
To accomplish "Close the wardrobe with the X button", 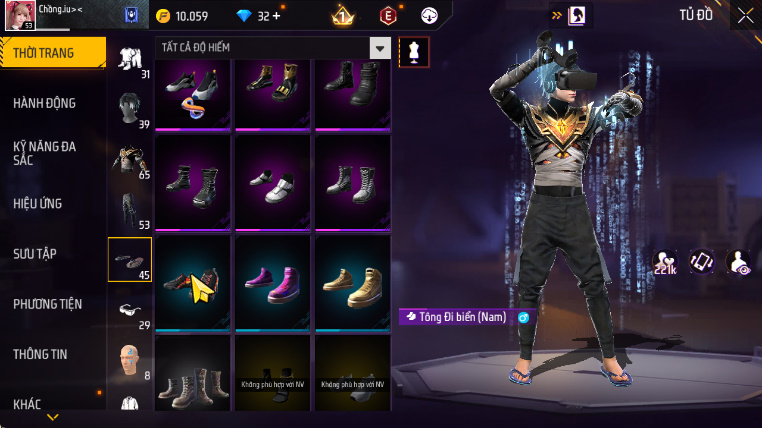I will coord(745,15).
